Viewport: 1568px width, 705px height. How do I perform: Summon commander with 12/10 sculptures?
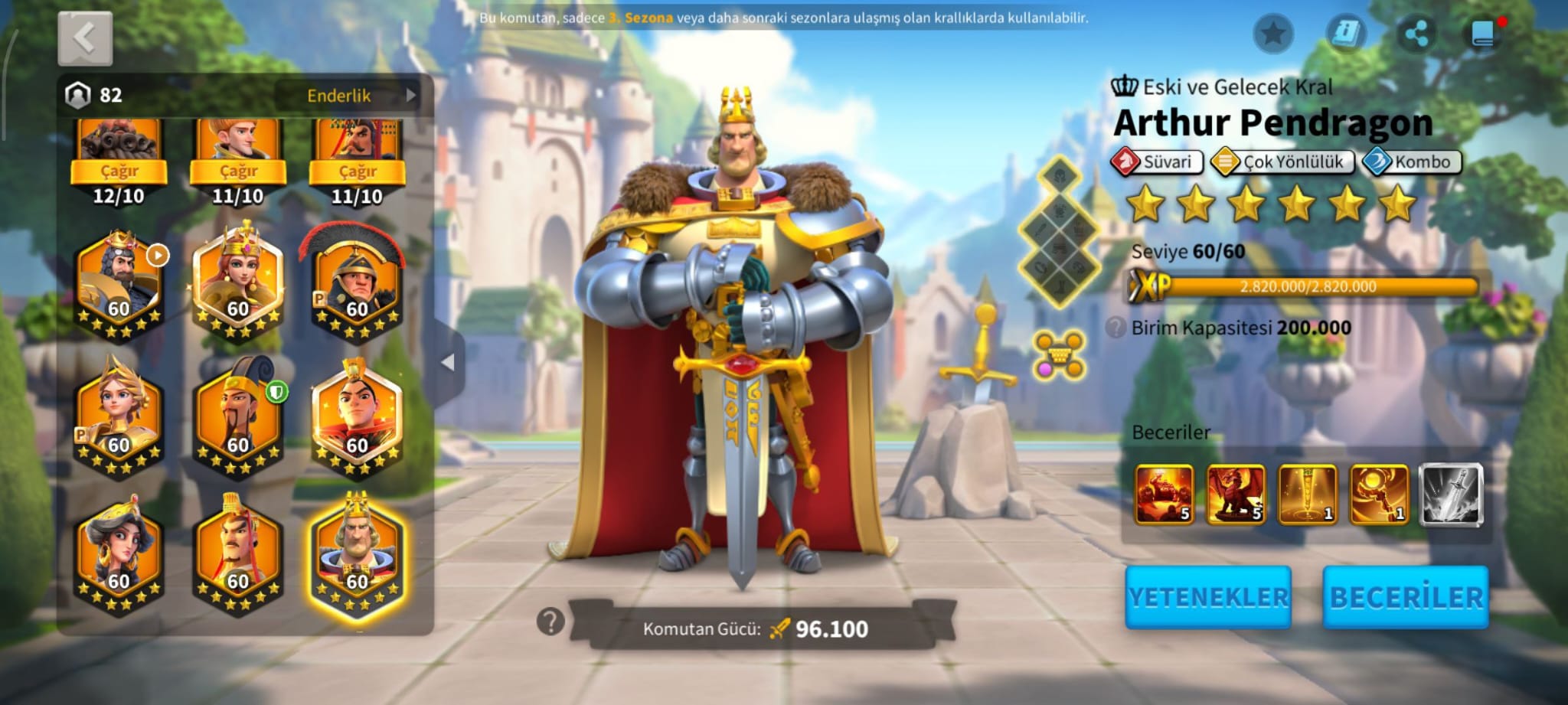tap(119, 171)
